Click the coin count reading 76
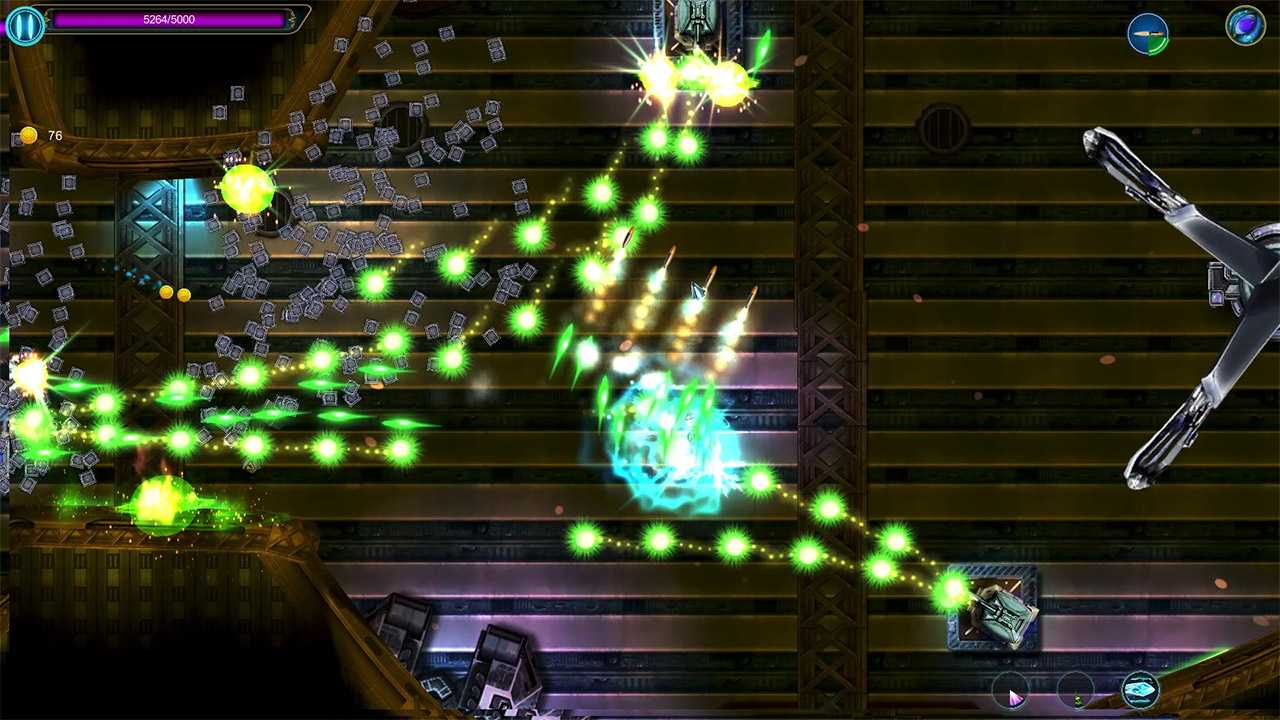This screenshot has height=720, width=1280. tap(55, 135)
